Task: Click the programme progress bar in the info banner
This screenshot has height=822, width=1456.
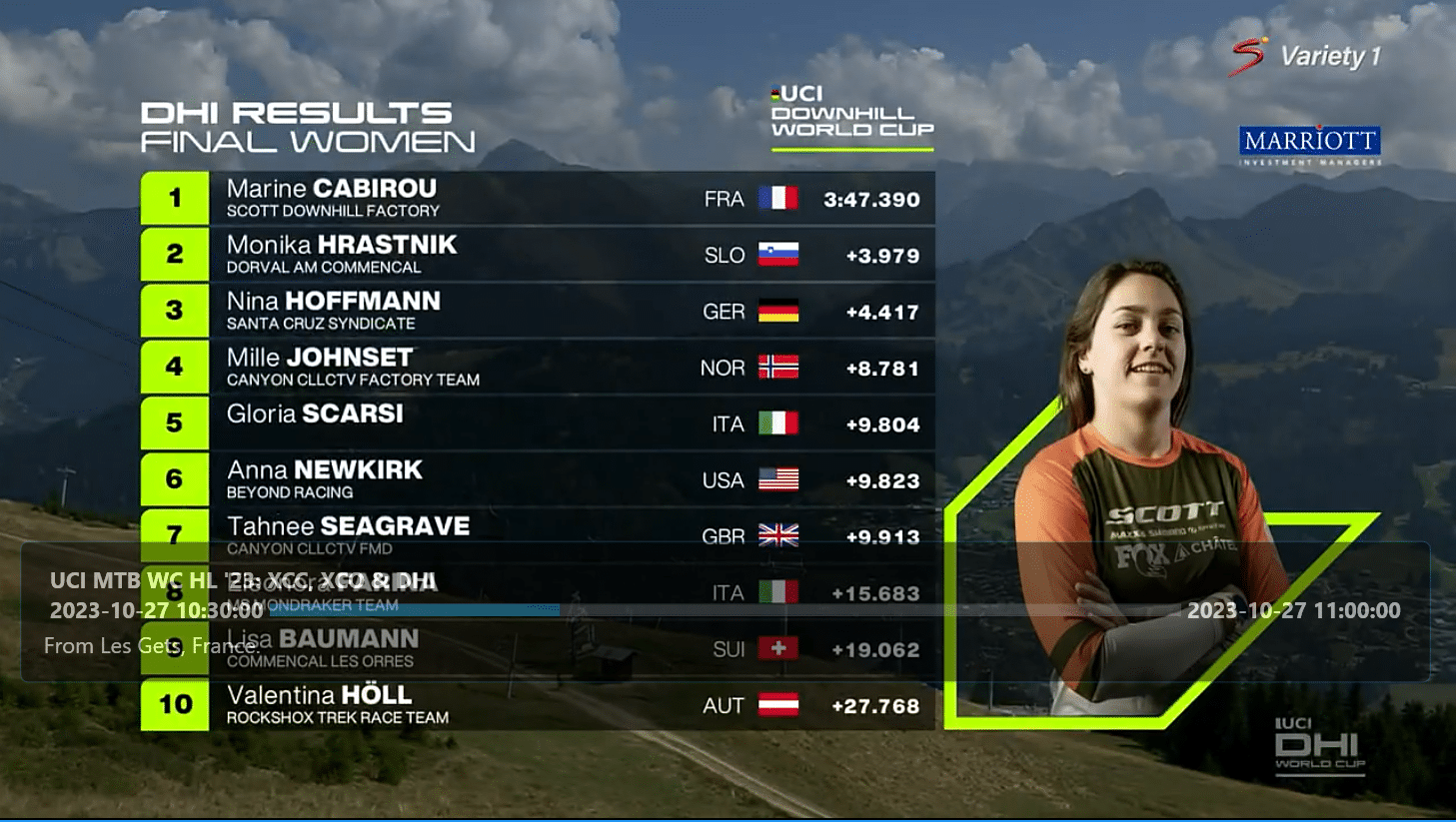Action: (x=720, y=609)
